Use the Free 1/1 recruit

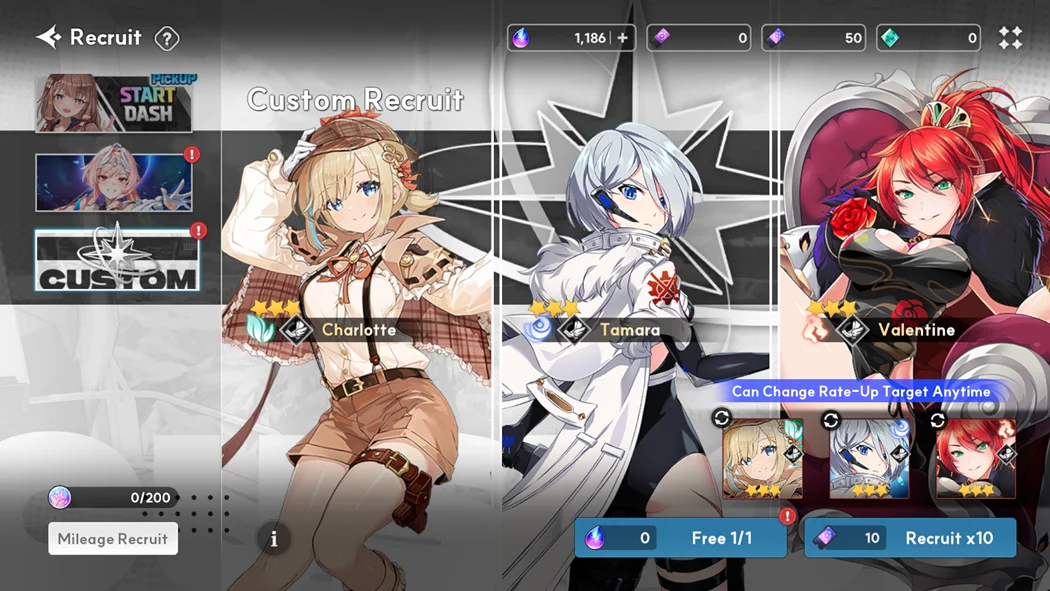coord(680,538)
